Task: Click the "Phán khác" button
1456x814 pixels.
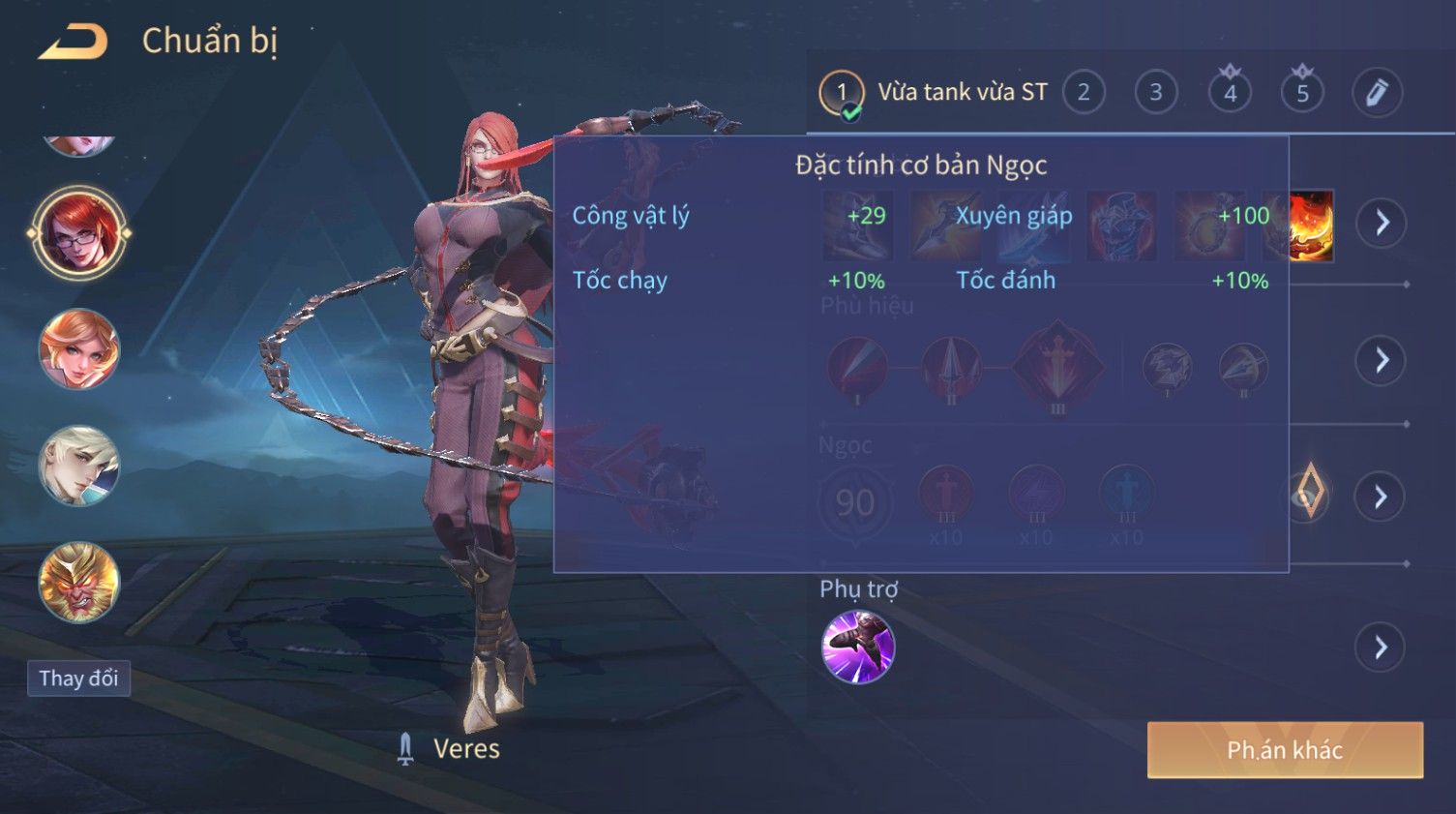Action: (x=1284, y=750)
